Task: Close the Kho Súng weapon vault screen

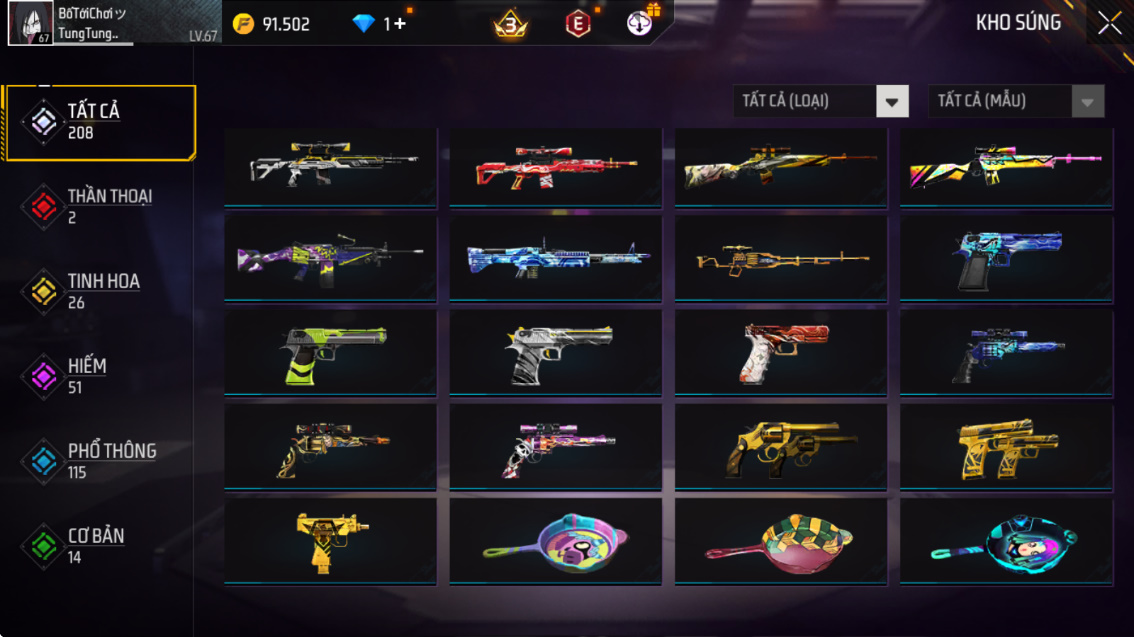Action: coord(1109,24)
